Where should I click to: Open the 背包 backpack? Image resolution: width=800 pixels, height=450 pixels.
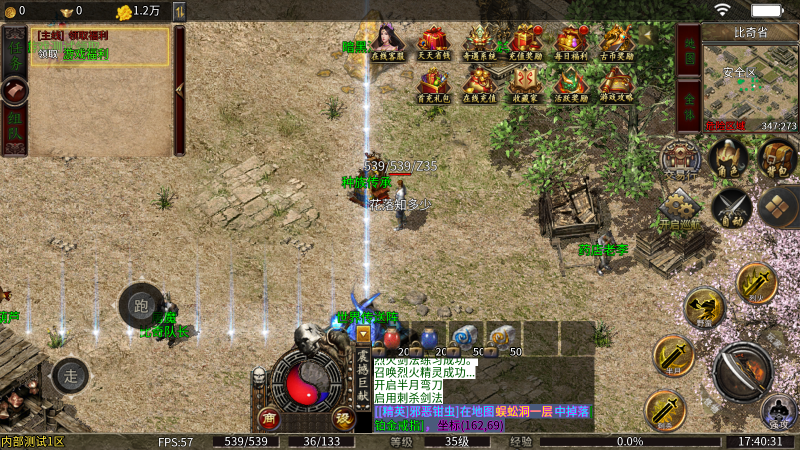click(775, 157)
